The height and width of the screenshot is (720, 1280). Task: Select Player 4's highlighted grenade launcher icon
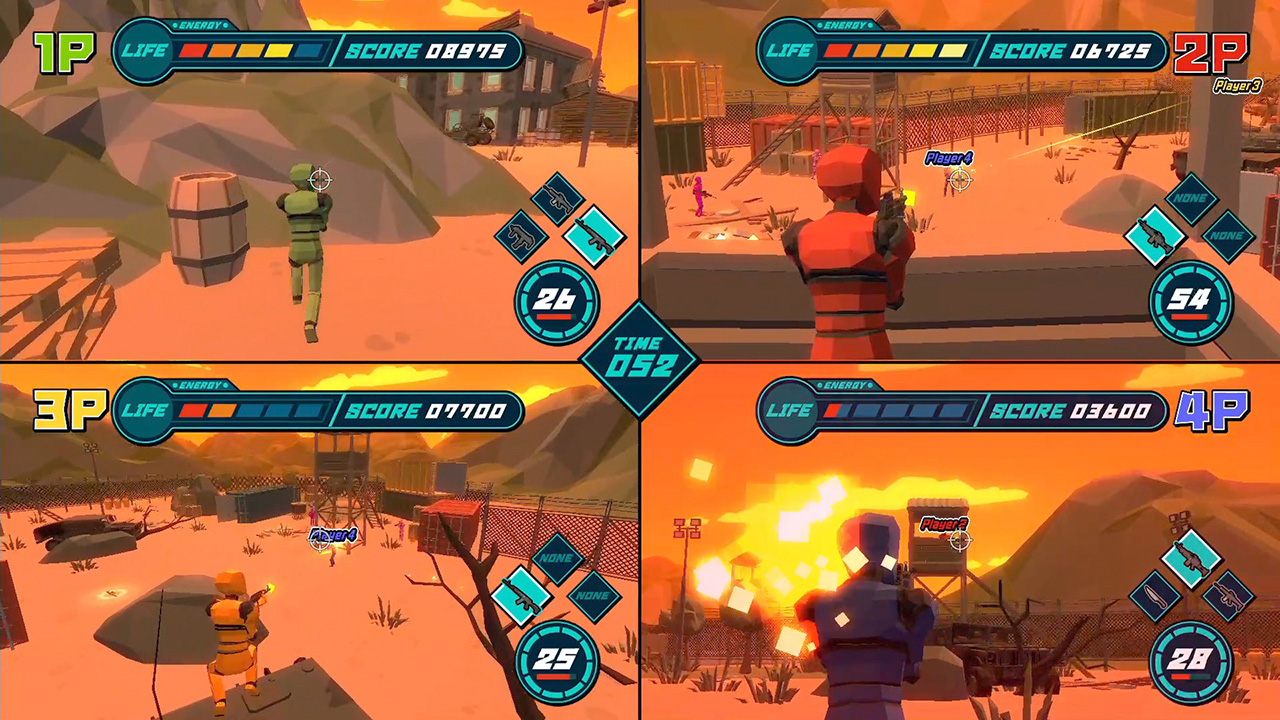[x=1190, y=558]
